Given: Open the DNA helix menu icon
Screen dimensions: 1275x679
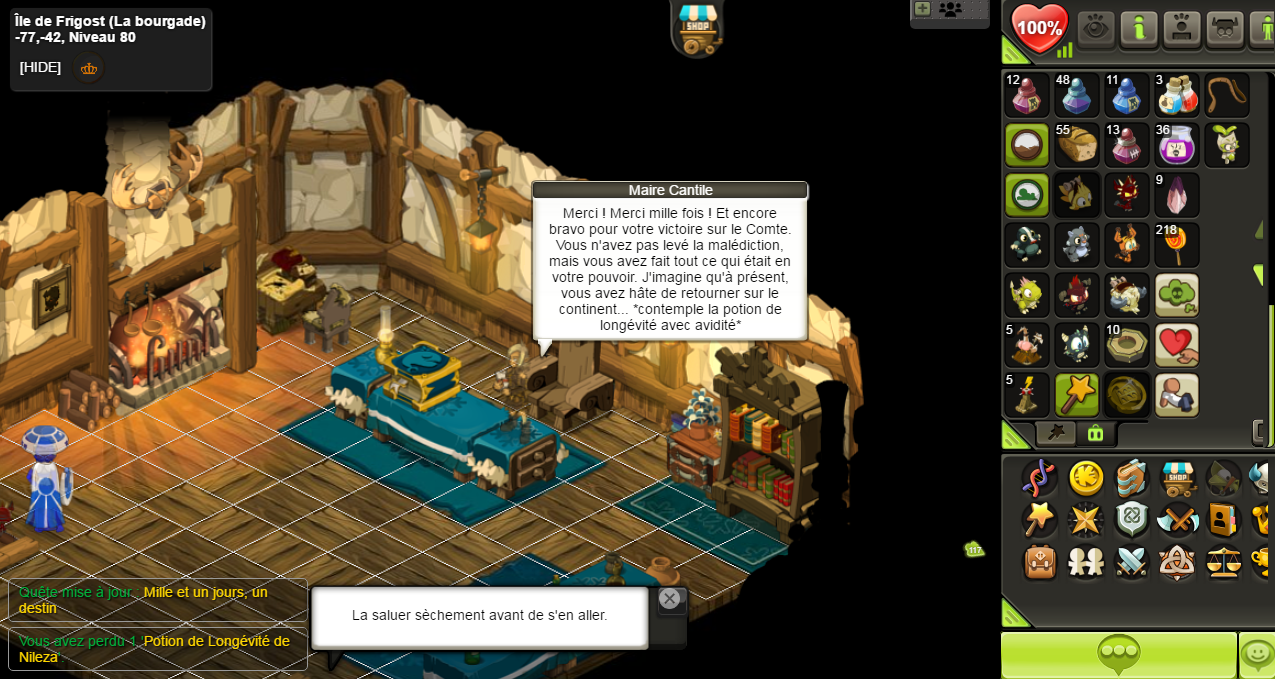Looking at the screenshot, I should [x=1039, y=478].
